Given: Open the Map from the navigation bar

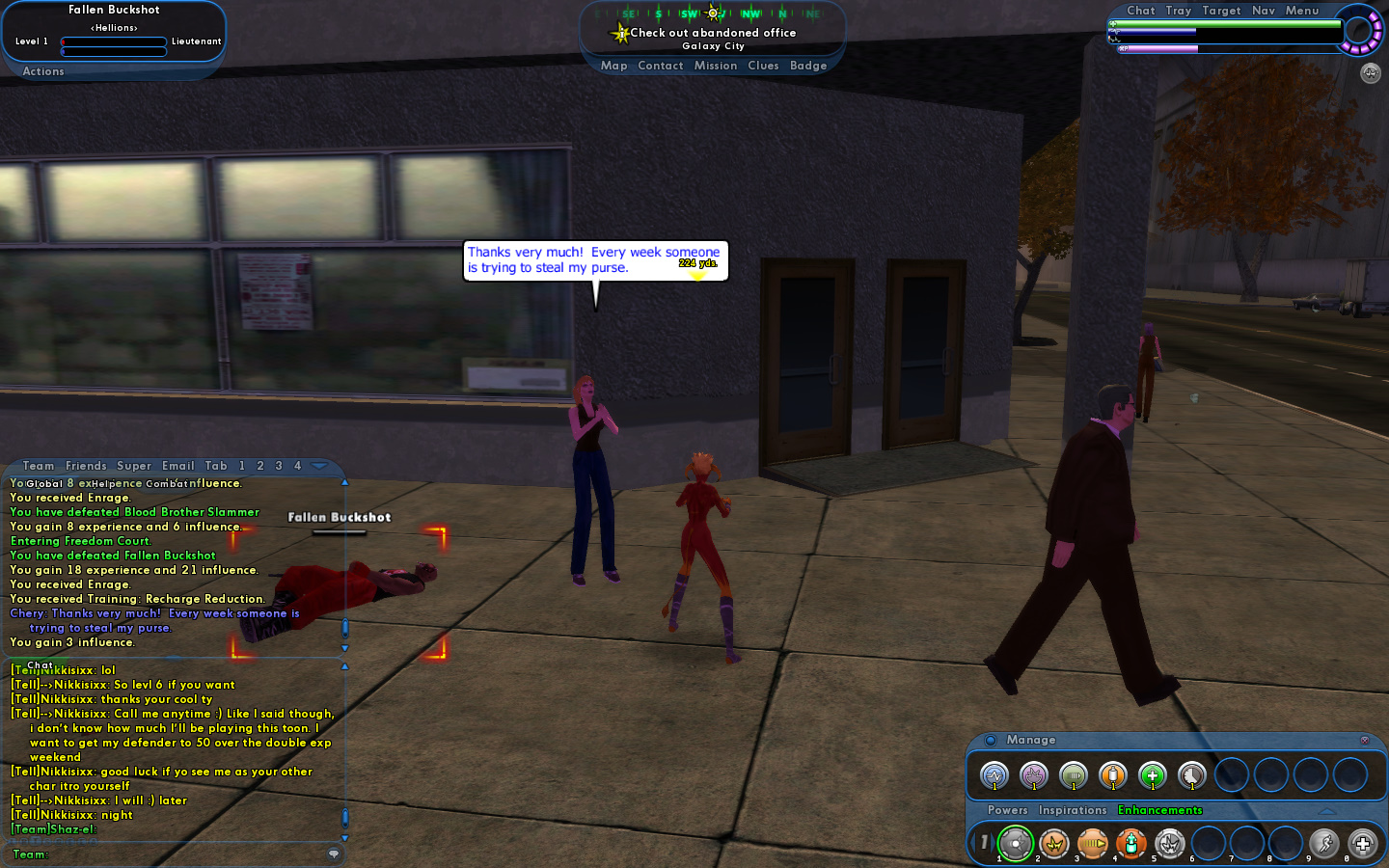Looking at the screenshot, I should coord(613,66).
